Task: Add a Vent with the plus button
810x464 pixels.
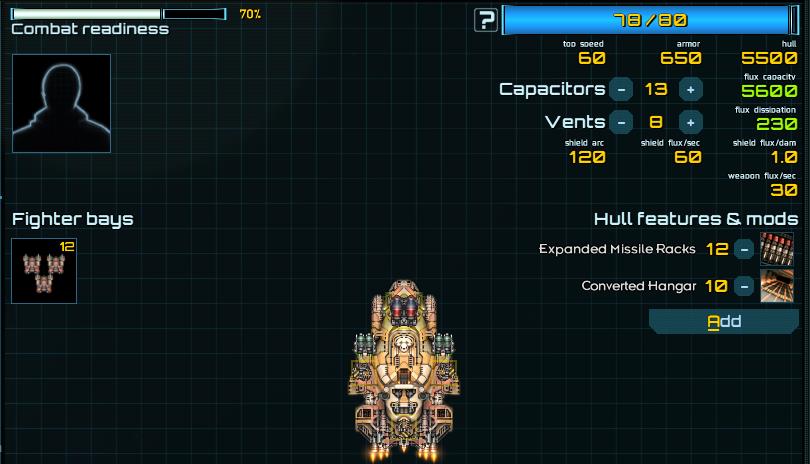Action: 690,122
